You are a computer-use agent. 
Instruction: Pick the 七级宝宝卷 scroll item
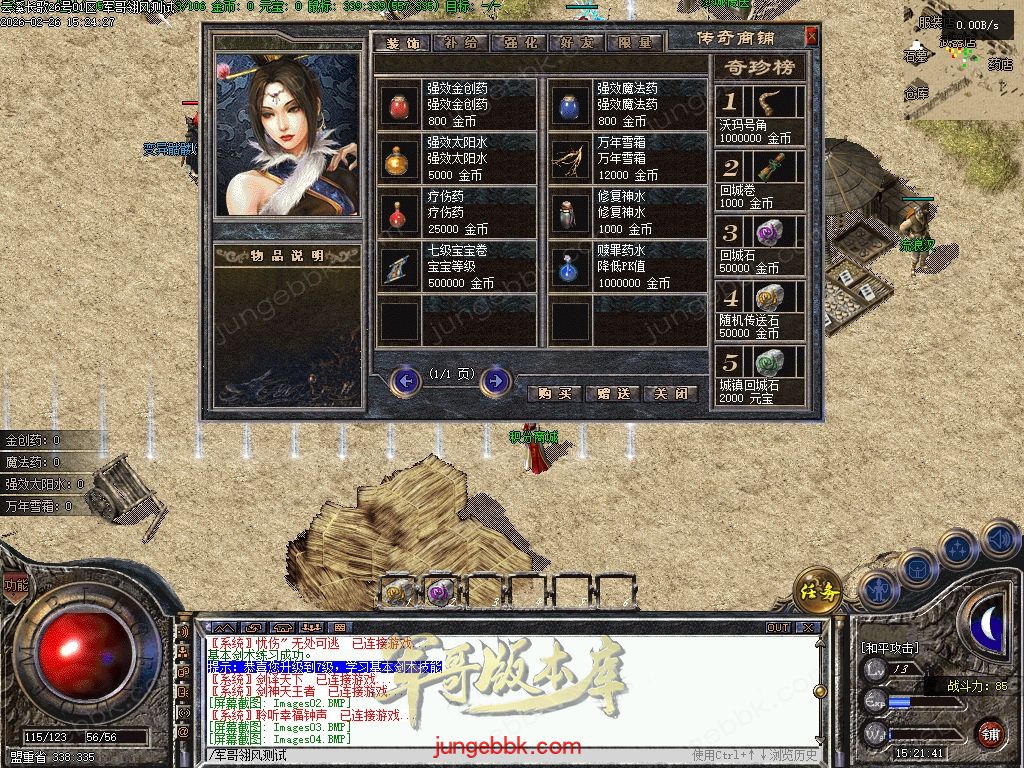coord(400,267)
